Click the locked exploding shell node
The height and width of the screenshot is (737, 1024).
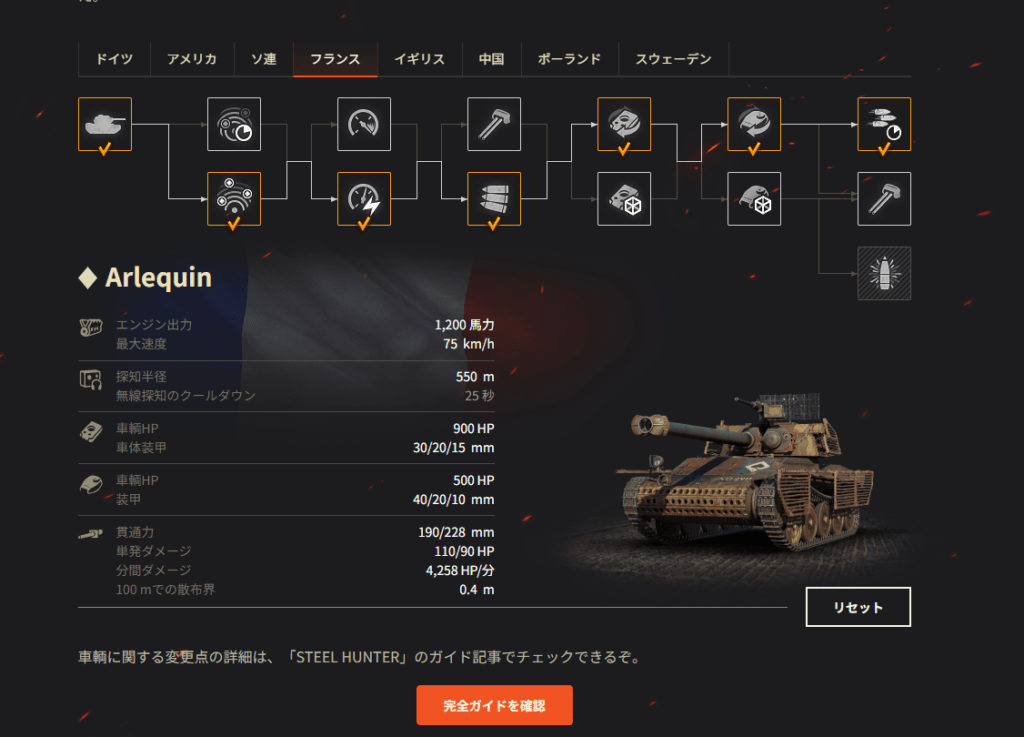[884, 273]
